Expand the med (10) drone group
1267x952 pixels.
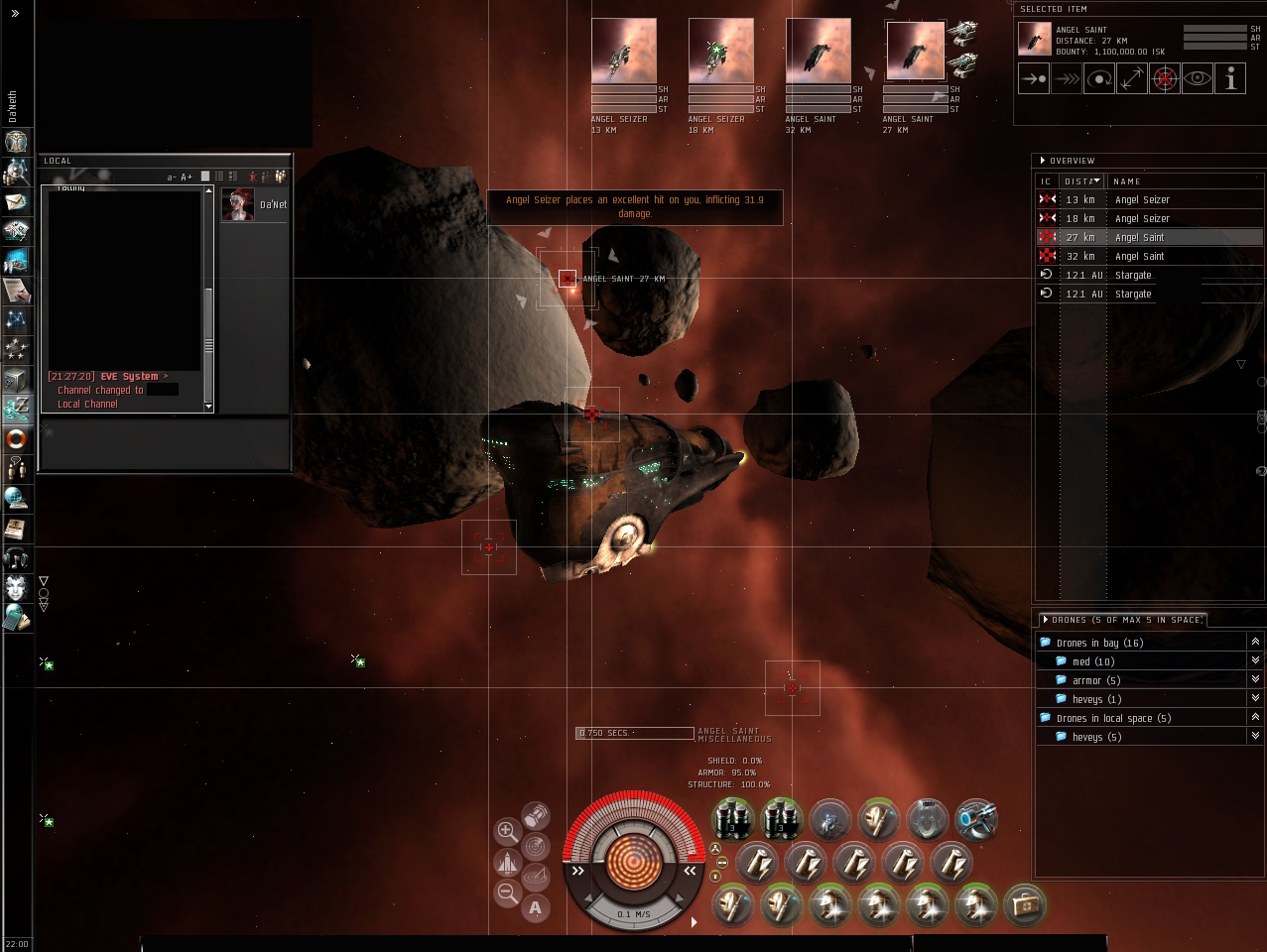click(1255, 661)
